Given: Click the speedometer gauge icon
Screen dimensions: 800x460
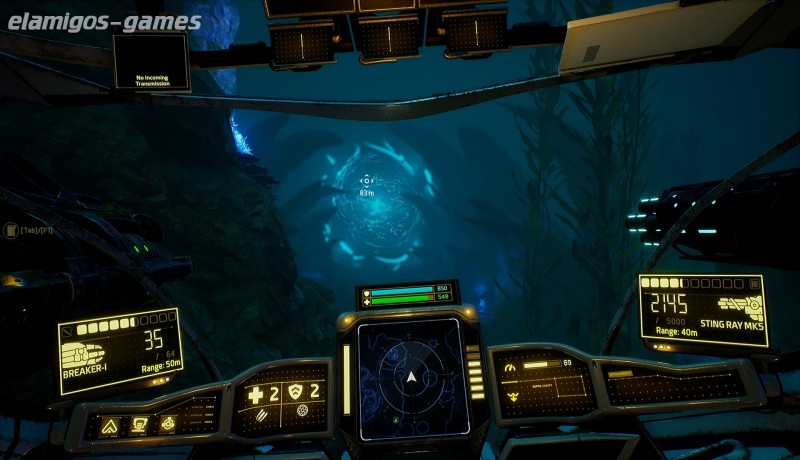Looking at the screenshot, I should tap(510, 367).
